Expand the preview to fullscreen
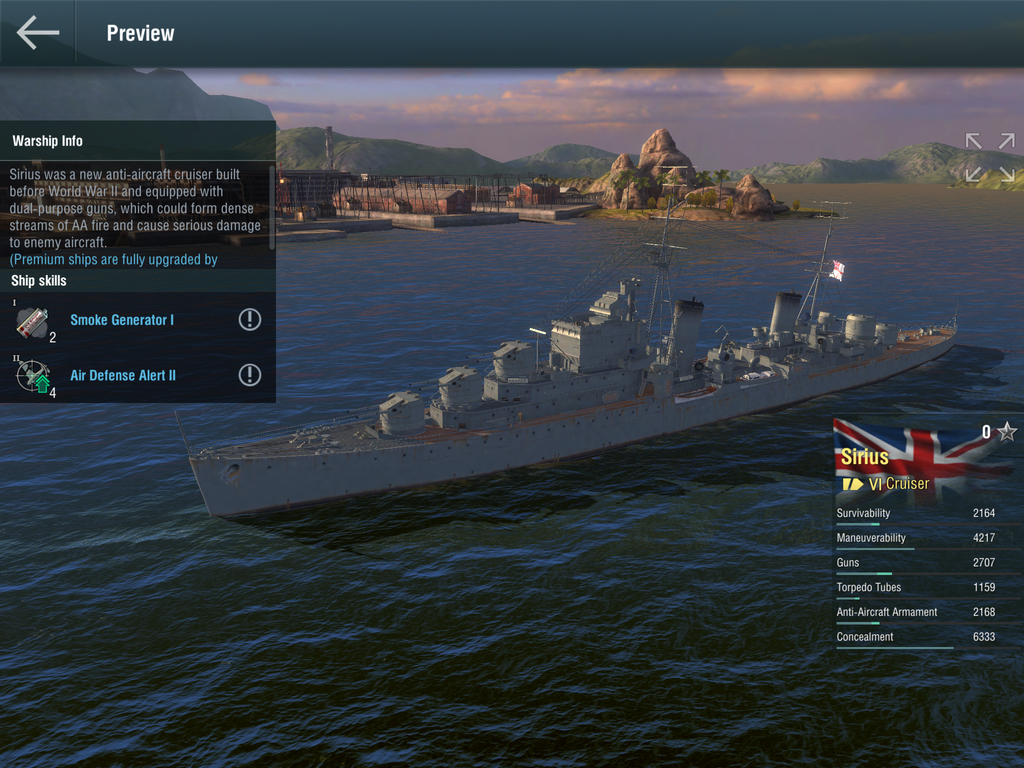This screenshot has width=1024, height=768. click(989, 158)
